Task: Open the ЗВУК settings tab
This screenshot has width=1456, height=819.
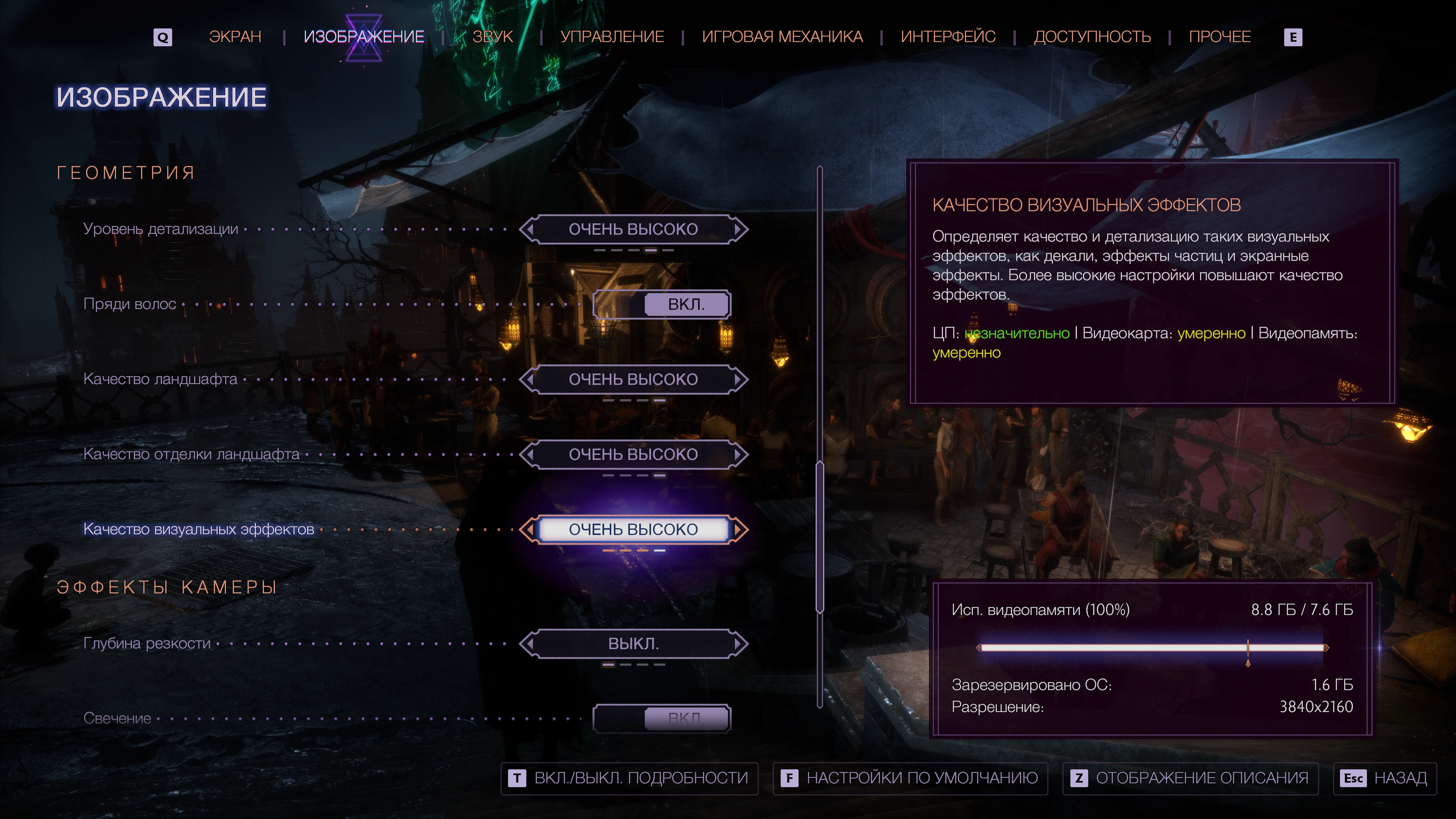Action: [492, 37]
